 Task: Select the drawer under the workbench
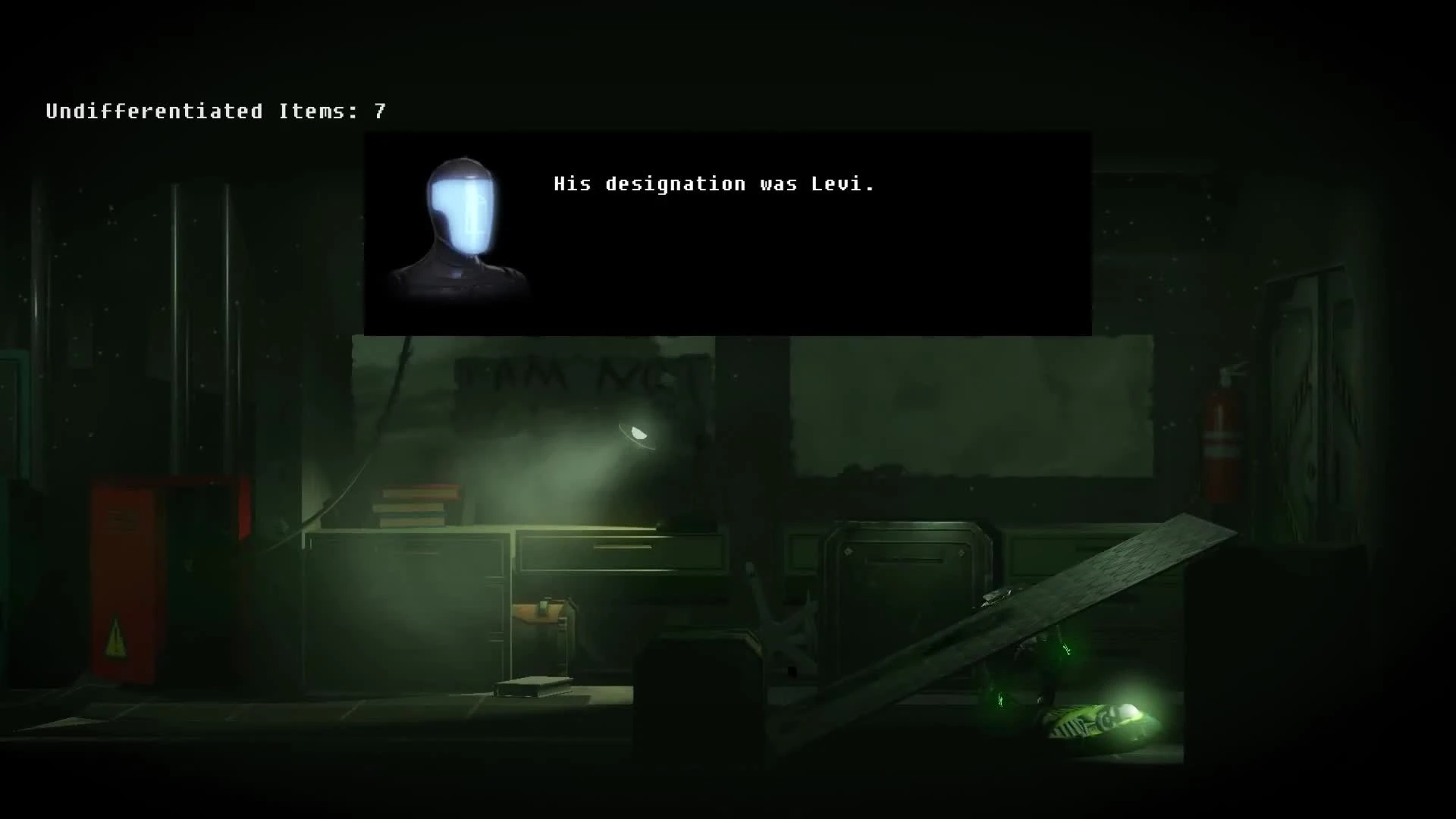622,554
